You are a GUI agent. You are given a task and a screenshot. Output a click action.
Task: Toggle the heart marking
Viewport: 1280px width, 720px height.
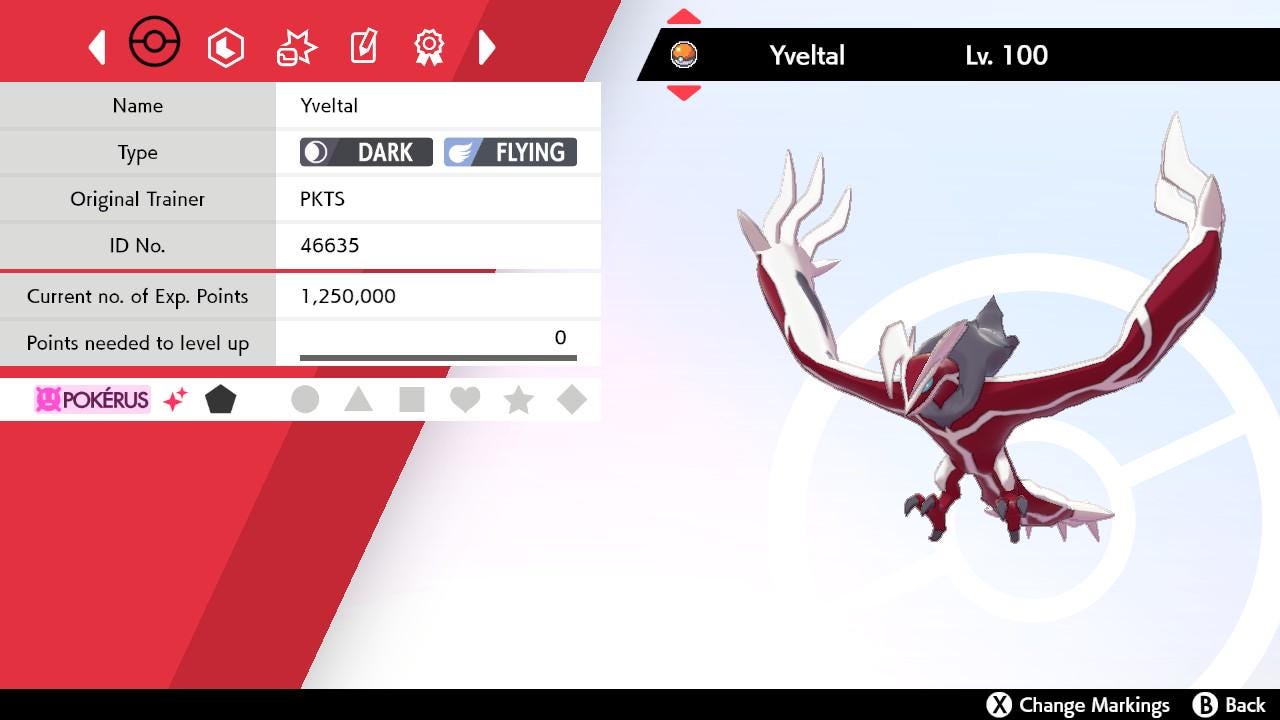[465, 400]
